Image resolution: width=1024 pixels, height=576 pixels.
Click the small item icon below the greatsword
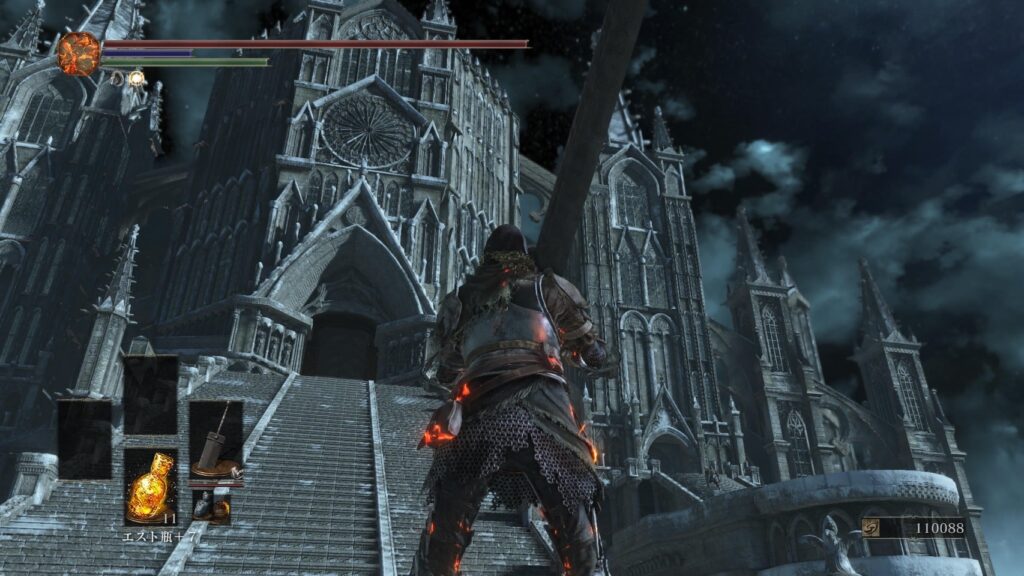coord(211,508)
